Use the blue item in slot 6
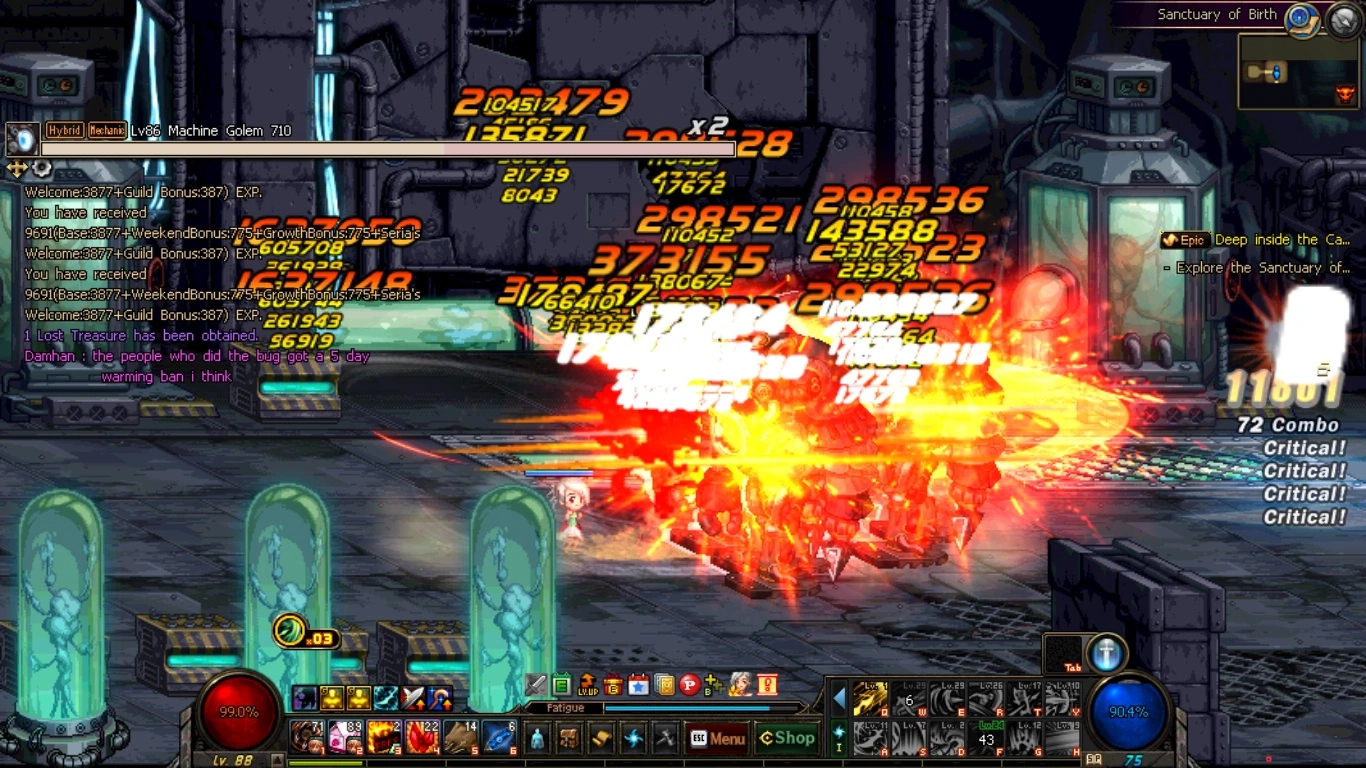This screenshot has width=1366, height=768. pos(499,738)
